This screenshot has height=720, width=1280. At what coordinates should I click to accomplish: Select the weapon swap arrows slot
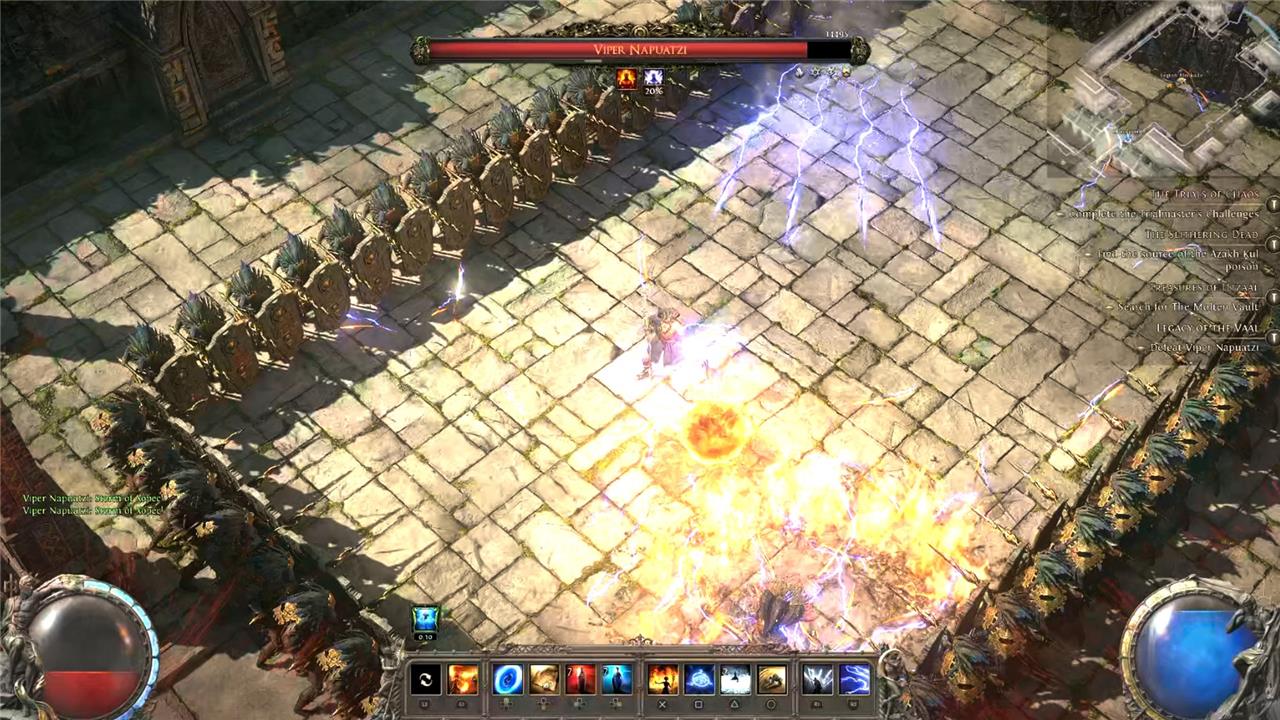click(426, 680)
